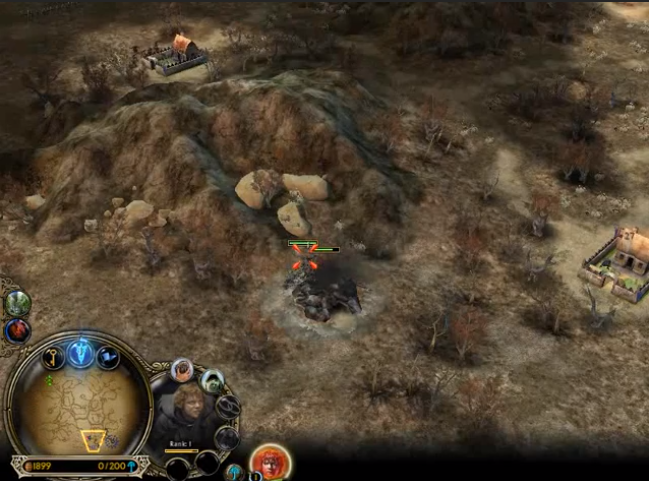This screenshot has height=481, width=649.
Task: Use the face-icon ability above hero portrait
Action: point(183,370)
